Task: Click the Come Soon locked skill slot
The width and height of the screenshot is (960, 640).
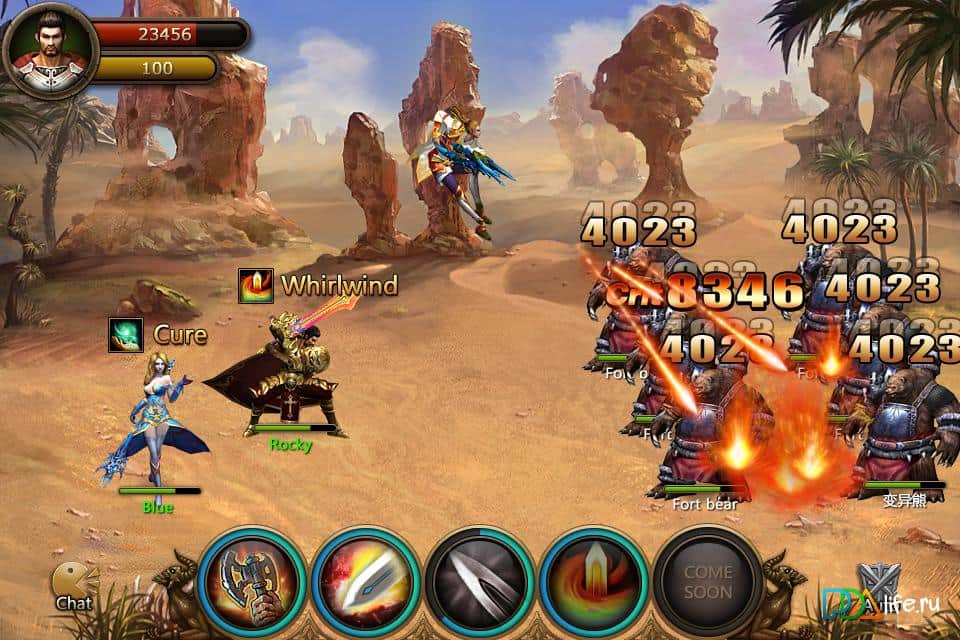Action: click(x=708, y=582)
